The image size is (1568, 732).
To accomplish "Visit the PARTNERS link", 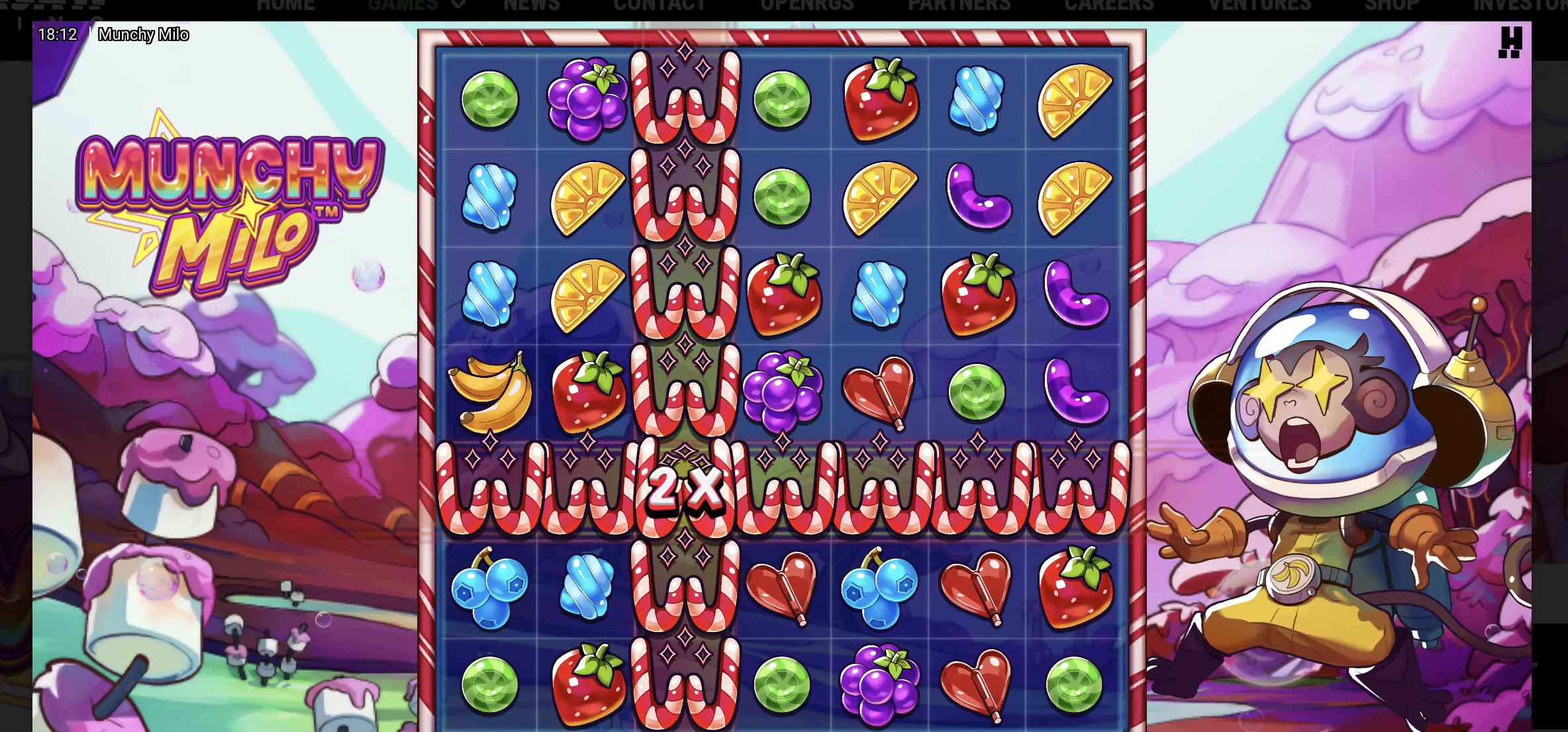I will [x=959, y=5].
